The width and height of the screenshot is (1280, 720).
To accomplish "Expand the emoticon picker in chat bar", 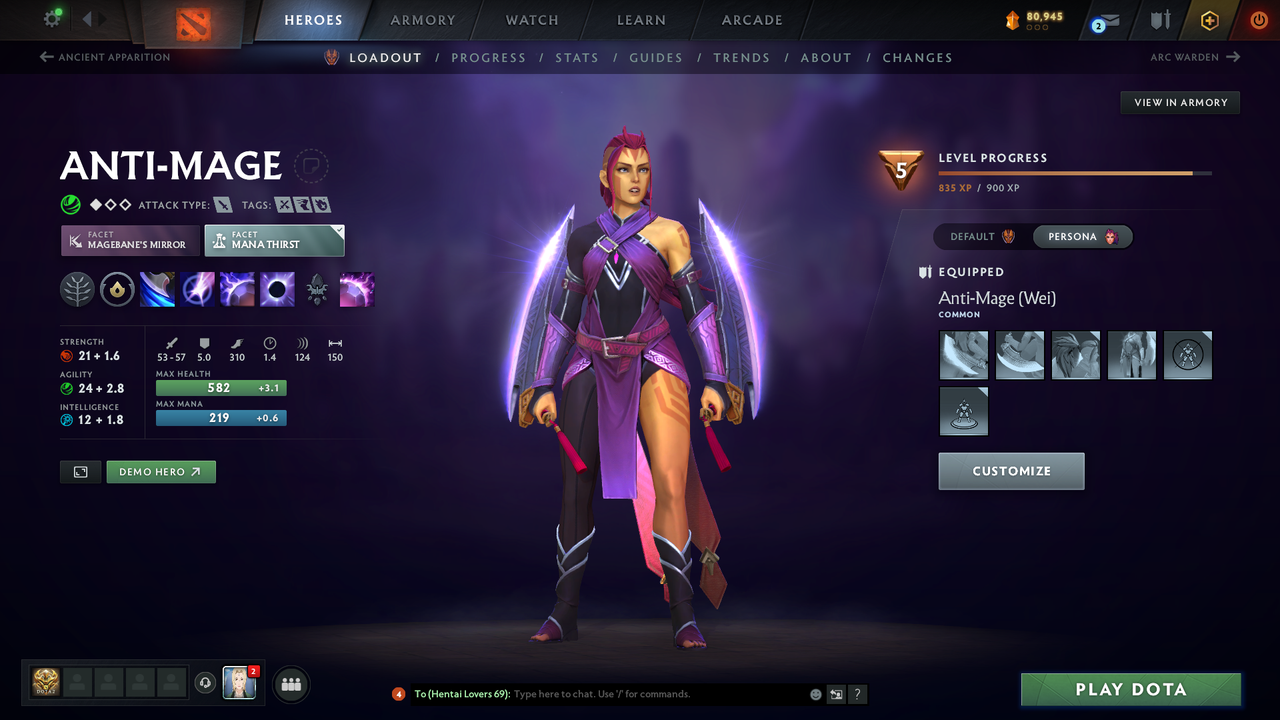I will point(815,693).
